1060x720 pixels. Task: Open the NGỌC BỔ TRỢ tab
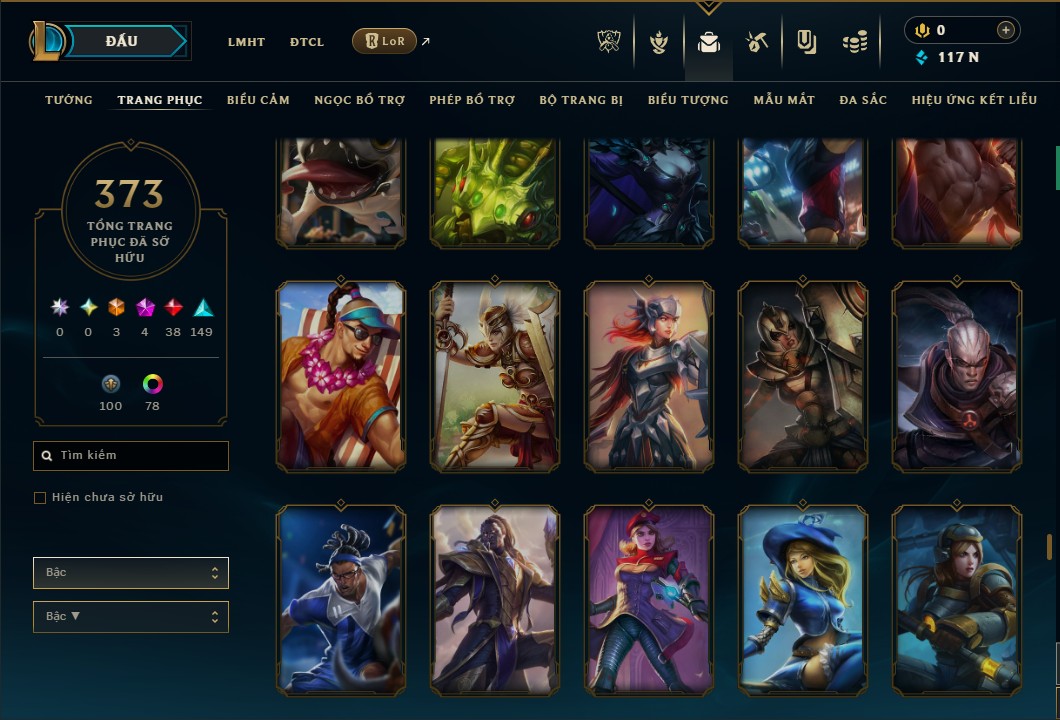coord(359,100)
